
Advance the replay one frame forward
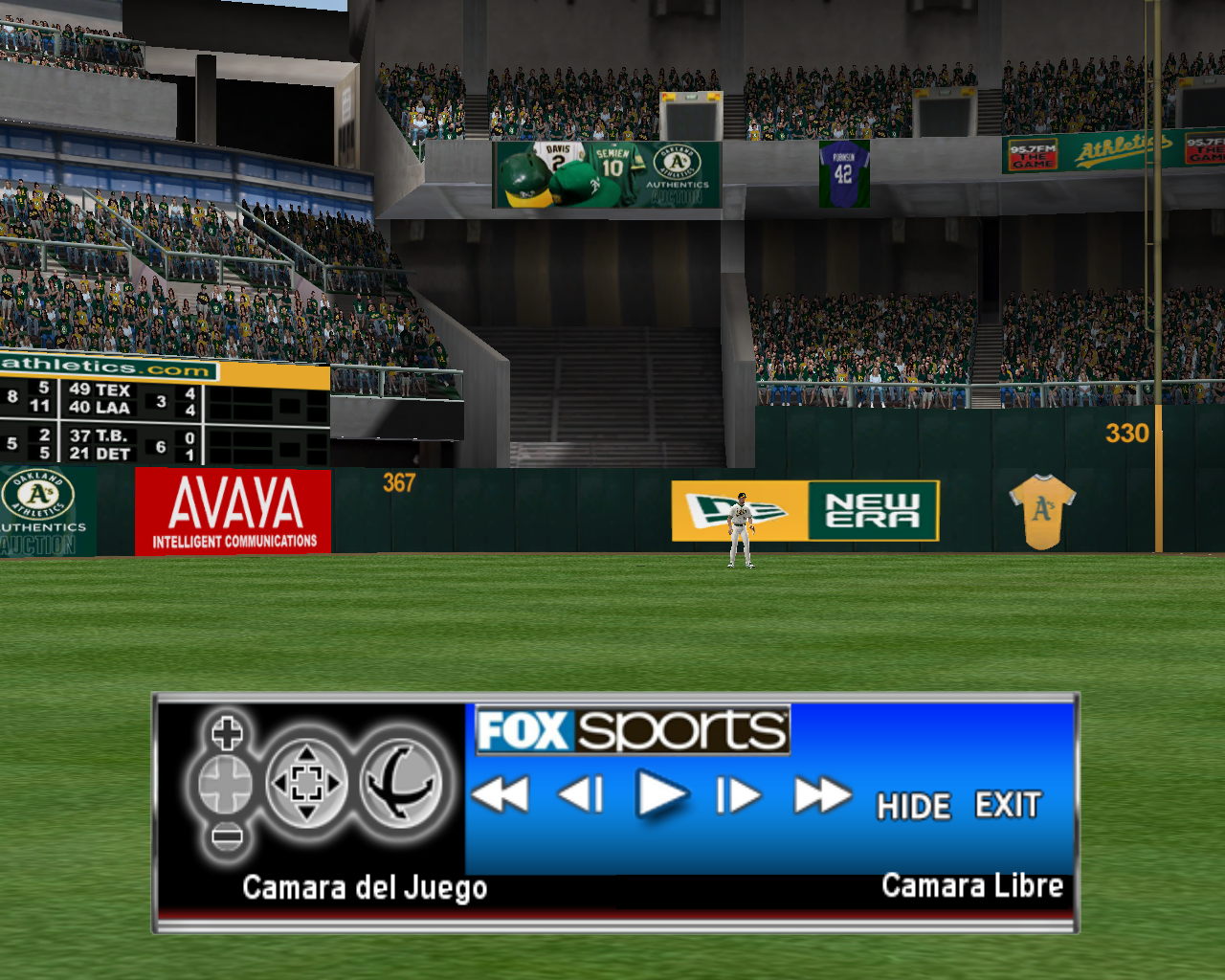[x=739, y=795]
